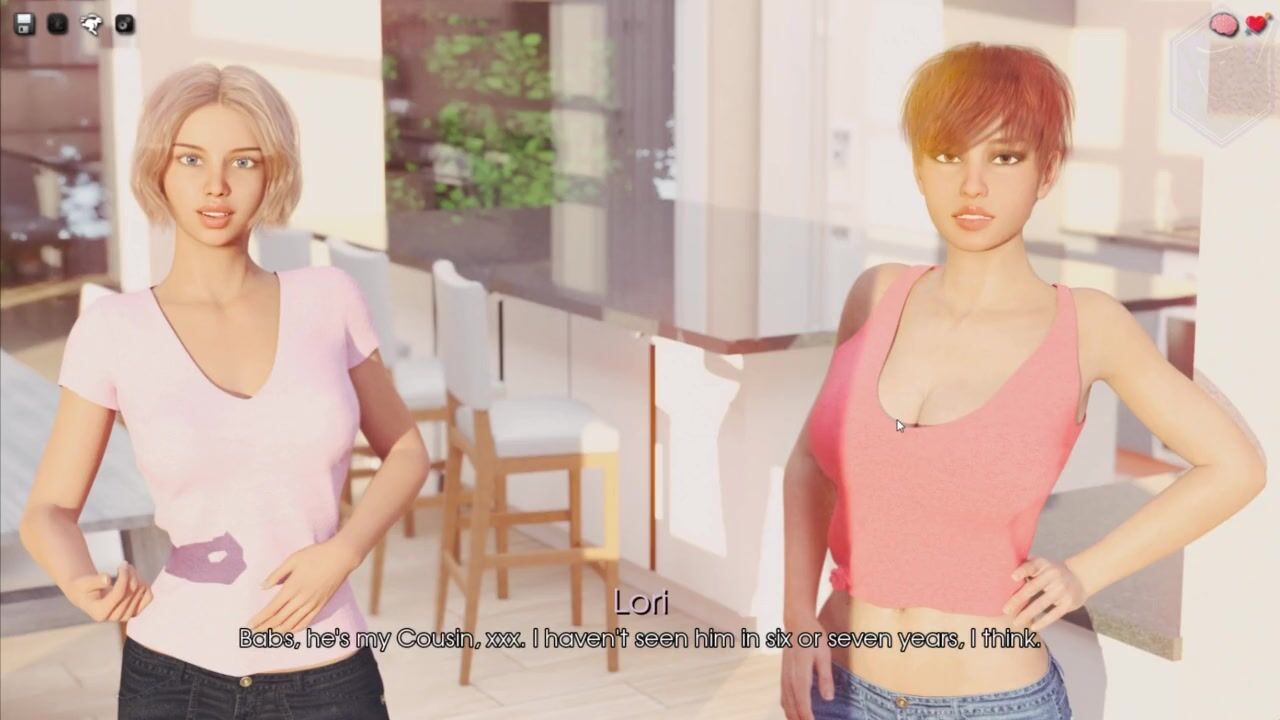Click the floppy disk save icon

[x=25, y=24]
